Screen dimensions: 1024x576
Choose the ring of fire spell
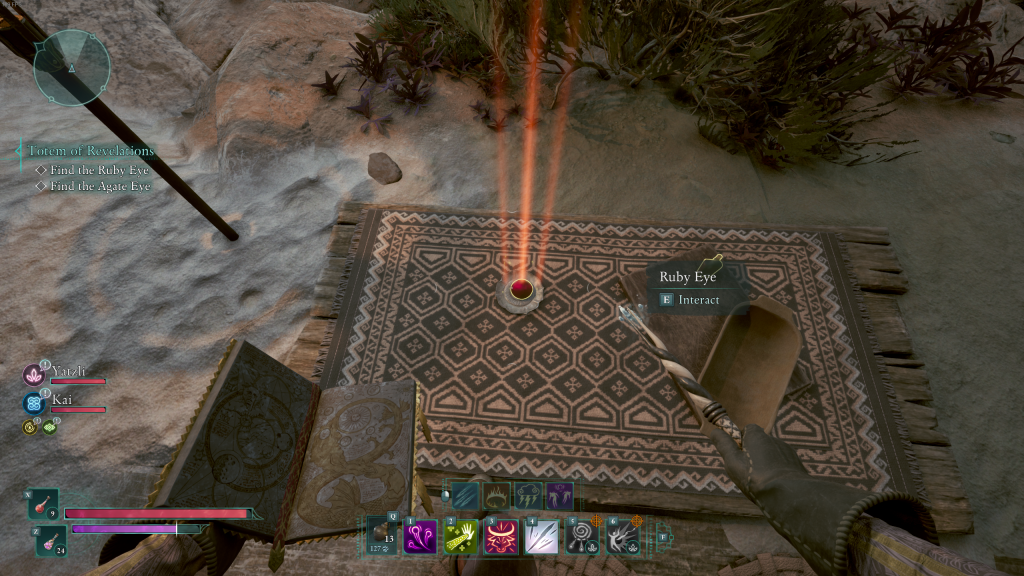497,495
